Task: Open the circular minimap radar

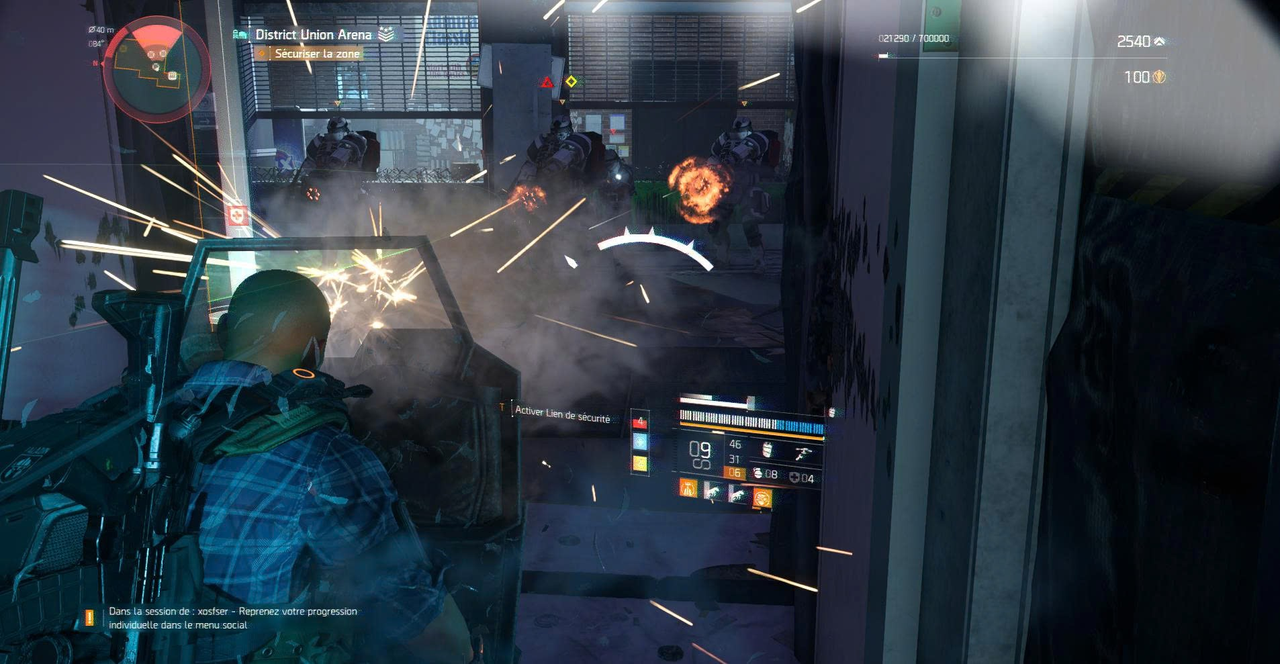Action: click(156, 68)
